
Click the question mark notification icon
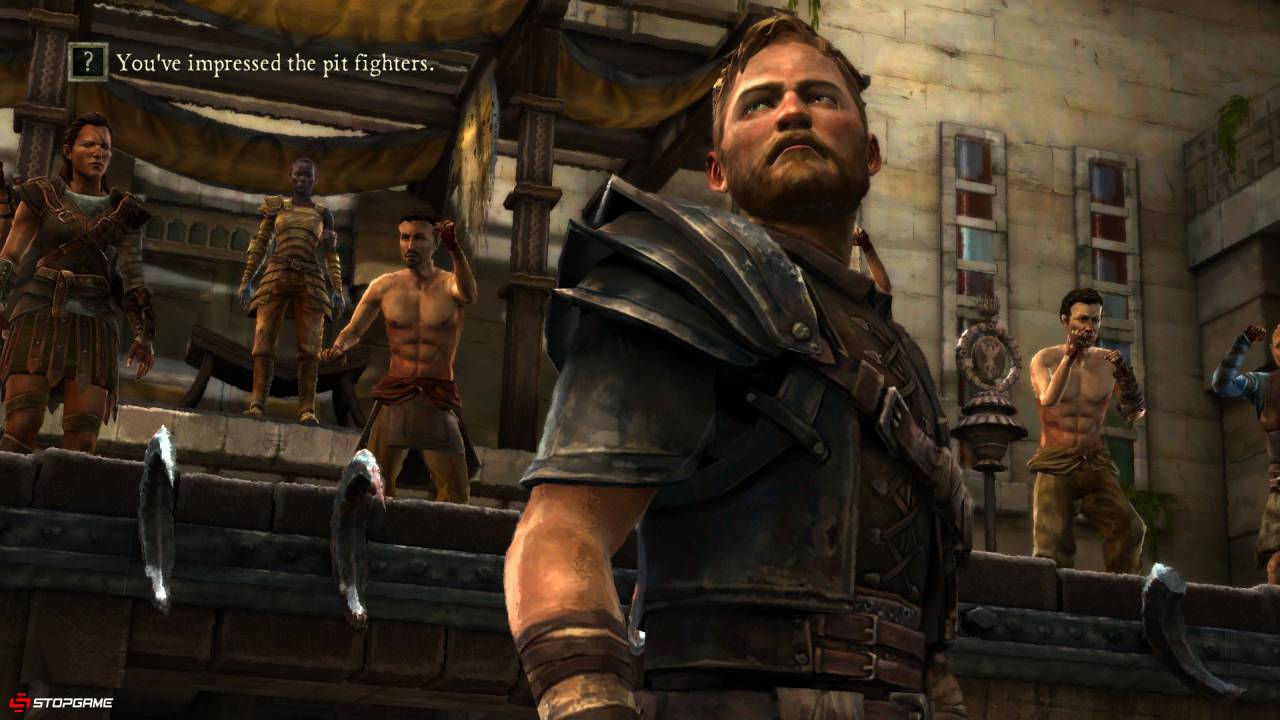88,63
